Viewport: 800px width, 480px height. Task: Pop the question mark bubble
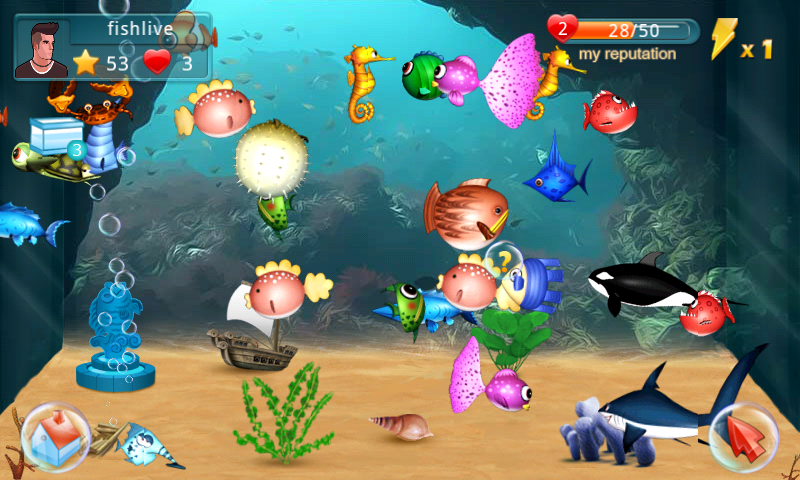click(x=503, y=260)
